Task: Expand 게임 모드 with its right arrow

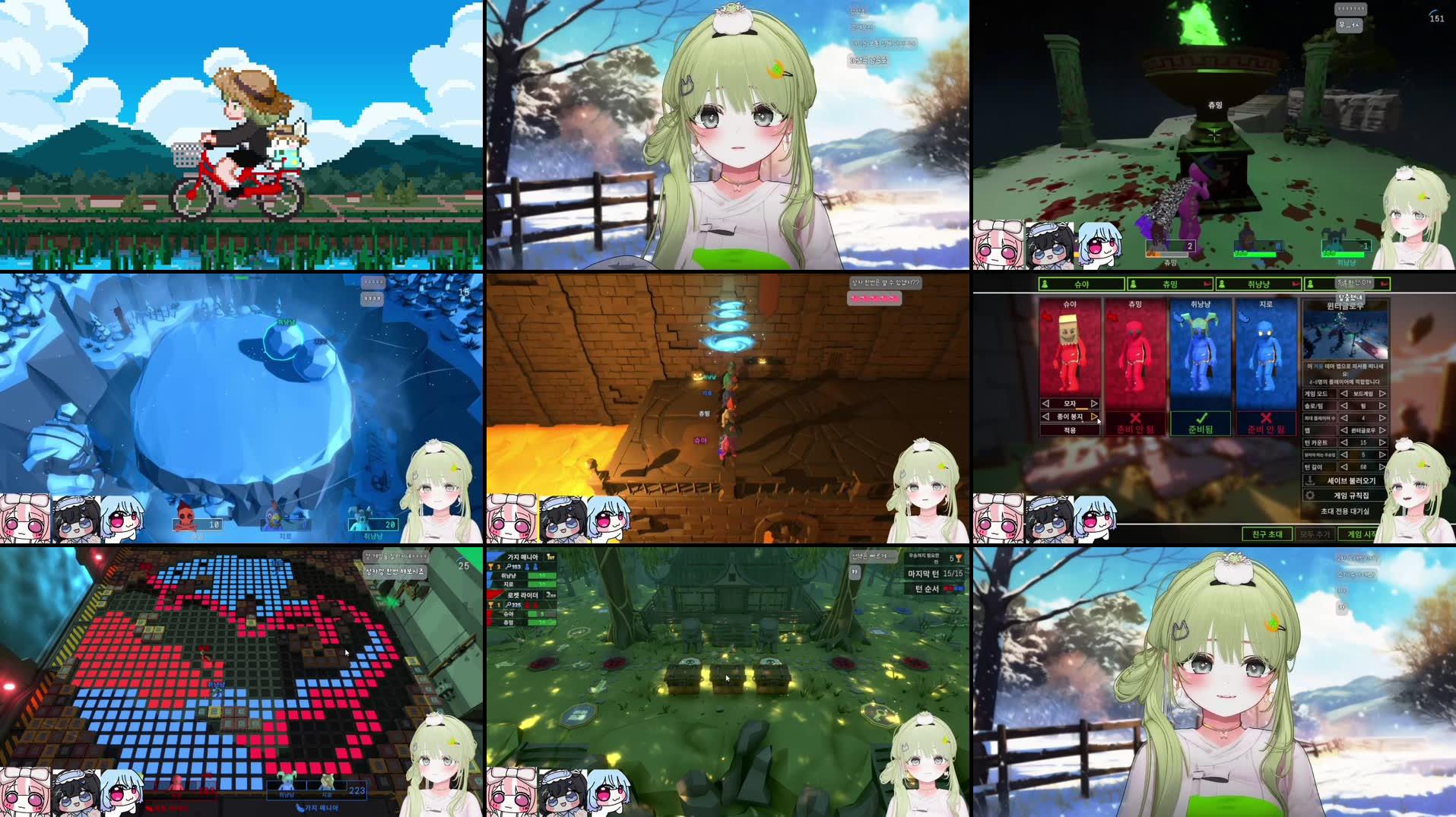Action: click(x=1381, y=393)
